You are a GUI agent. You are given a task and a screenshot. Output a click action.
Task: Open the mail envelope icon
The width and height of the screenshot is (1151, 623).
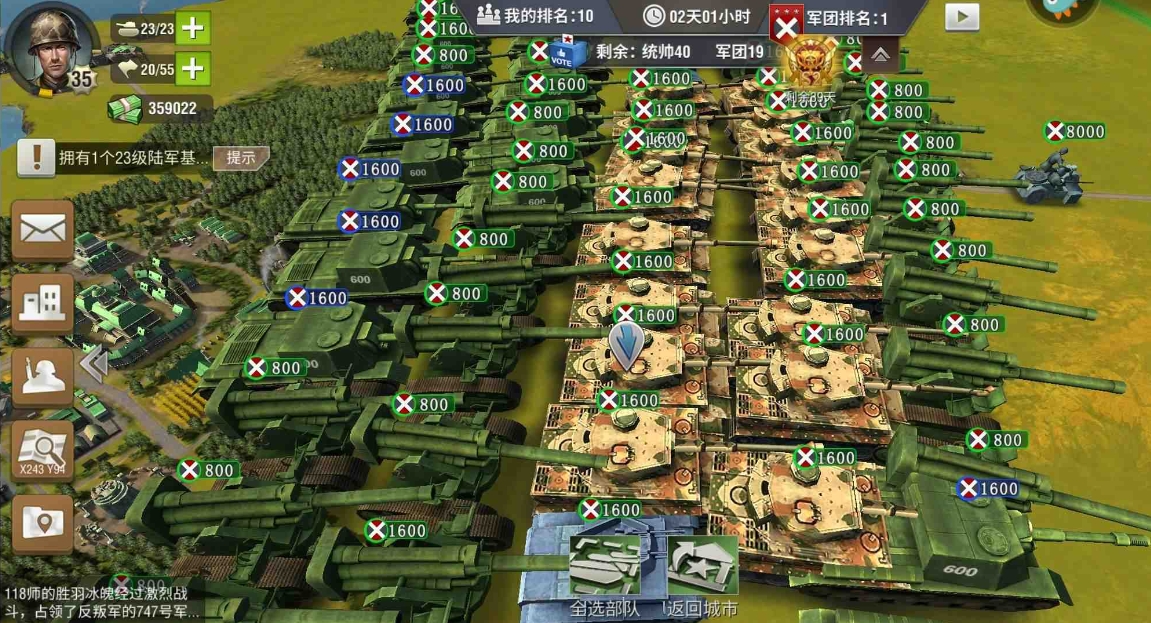click(42, 231)
